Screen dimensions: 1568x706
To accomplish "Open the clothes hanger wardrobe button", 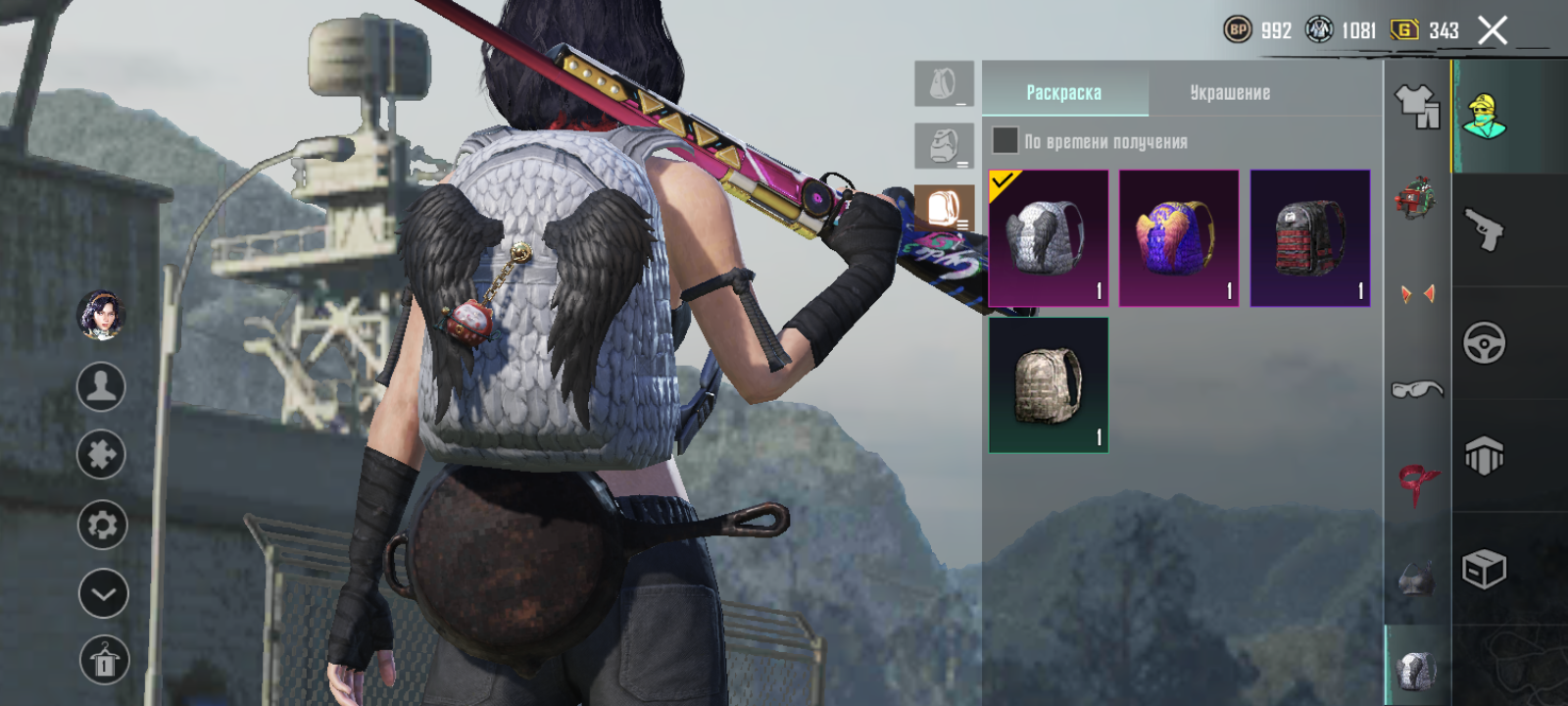I will coord(104,661).
